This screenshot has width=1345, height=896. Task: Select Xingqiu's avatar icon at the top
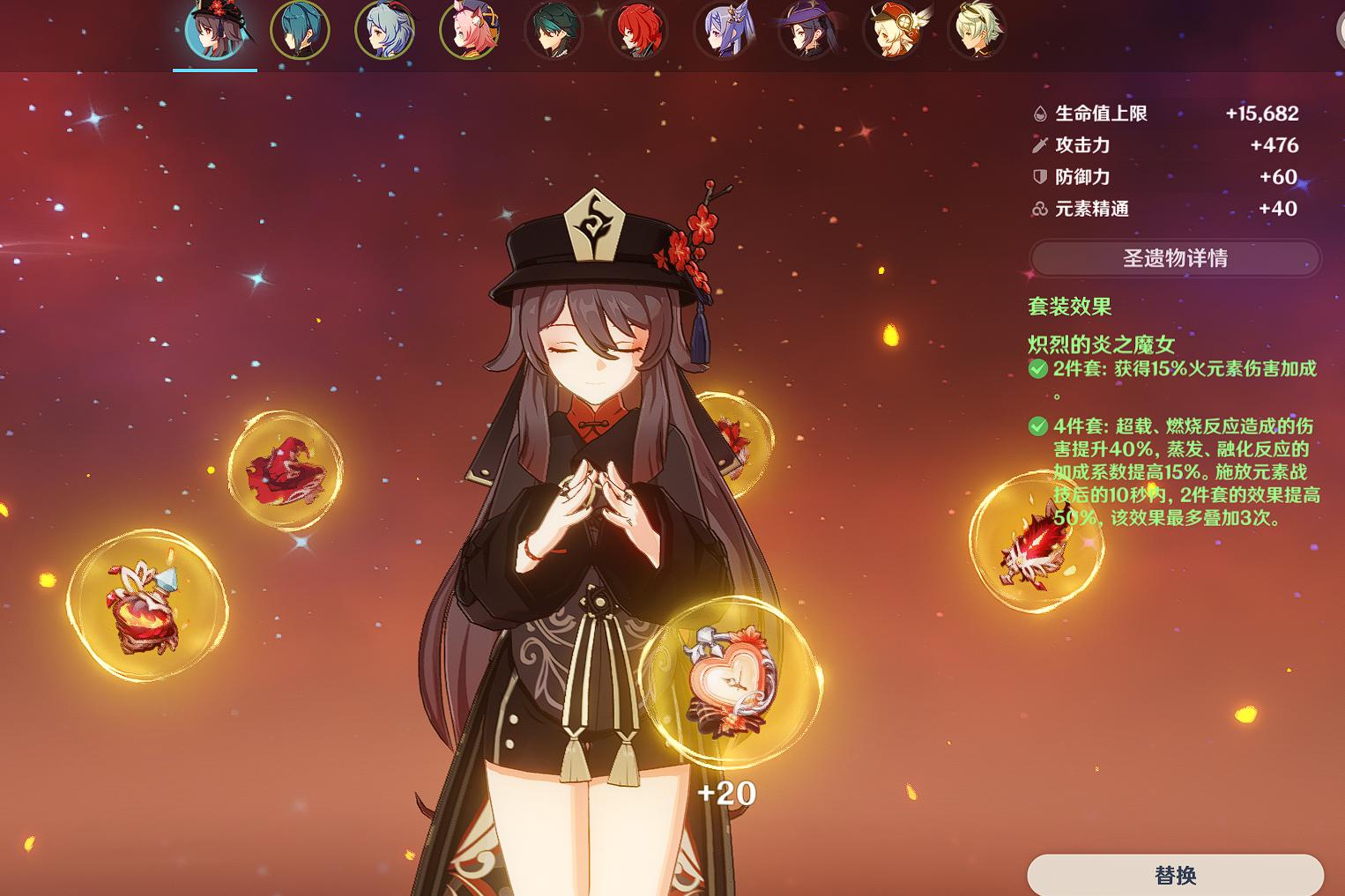pos(301,29)
